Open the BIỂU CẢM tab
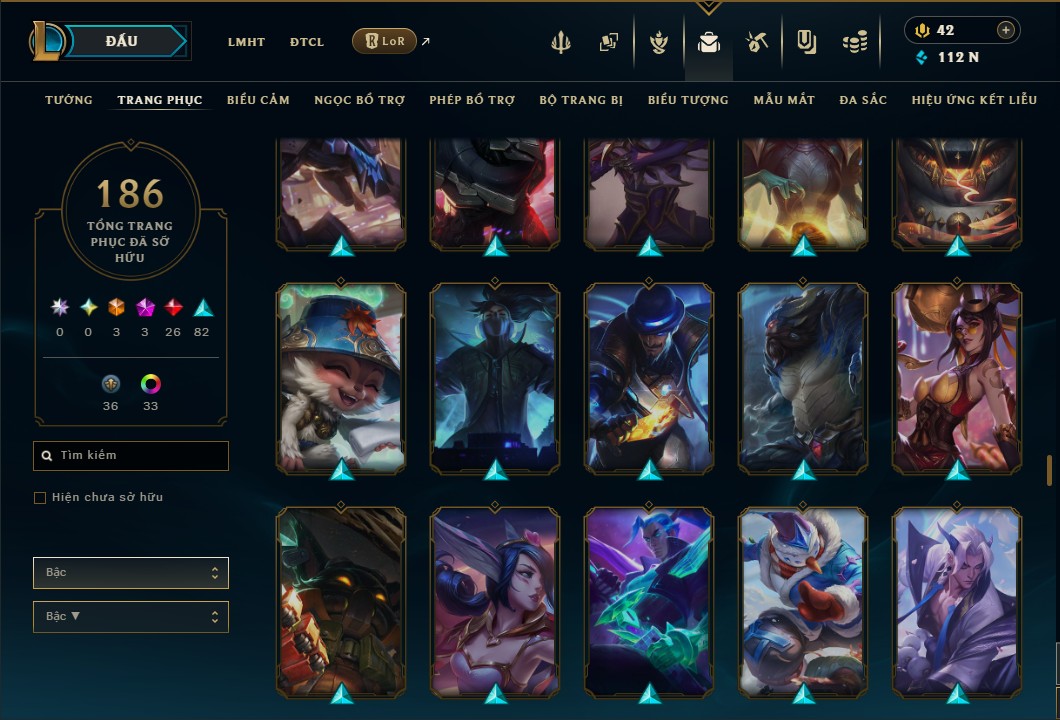This screenshot has width=1060, height=720. [x=258, y=100]
